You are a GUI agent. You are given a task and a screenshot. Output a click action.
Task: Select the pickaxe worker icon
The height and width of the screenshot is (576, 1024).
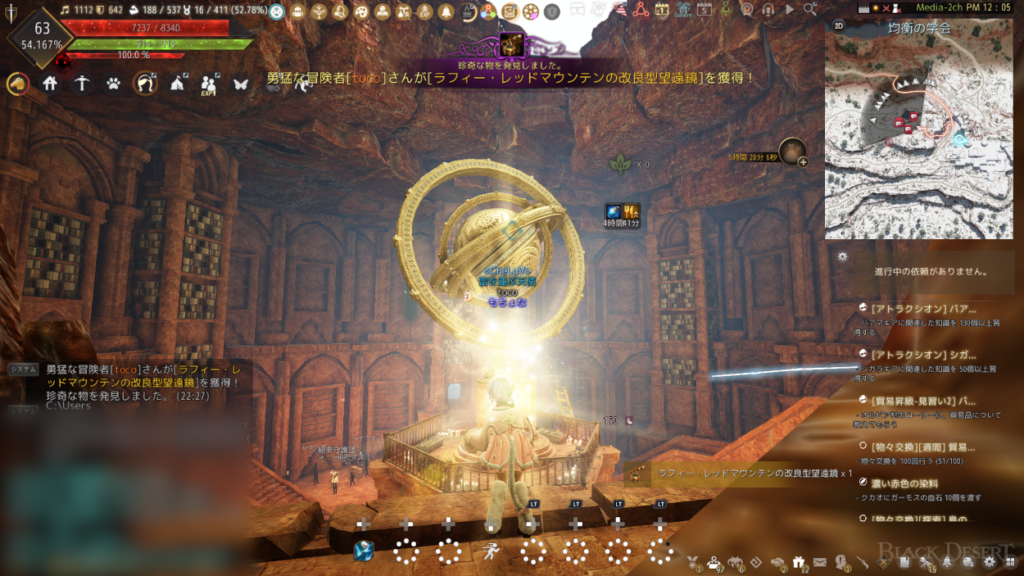pyautogui.click(x=82, y=84)
